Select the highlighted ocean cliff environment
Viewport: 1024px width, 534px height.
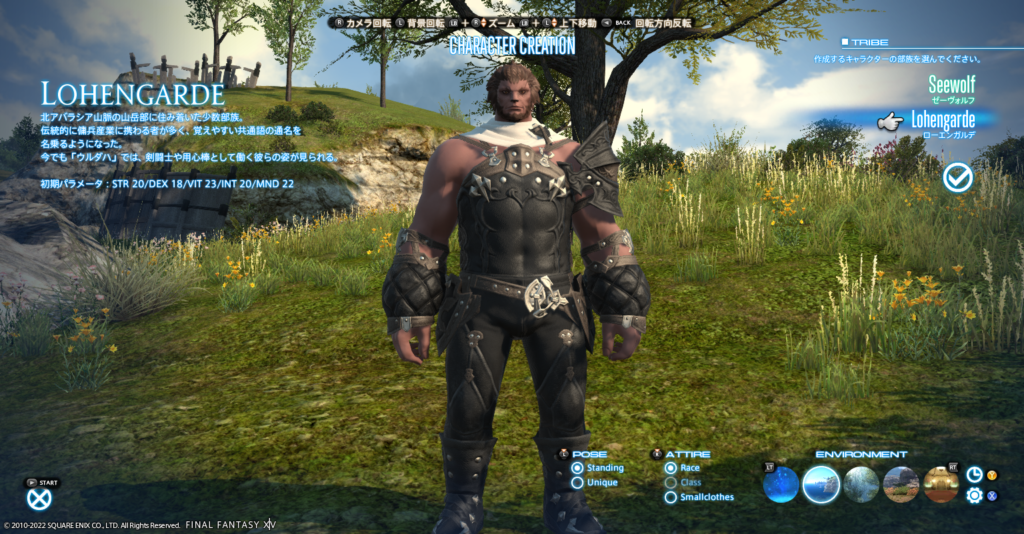coord(821,485)
